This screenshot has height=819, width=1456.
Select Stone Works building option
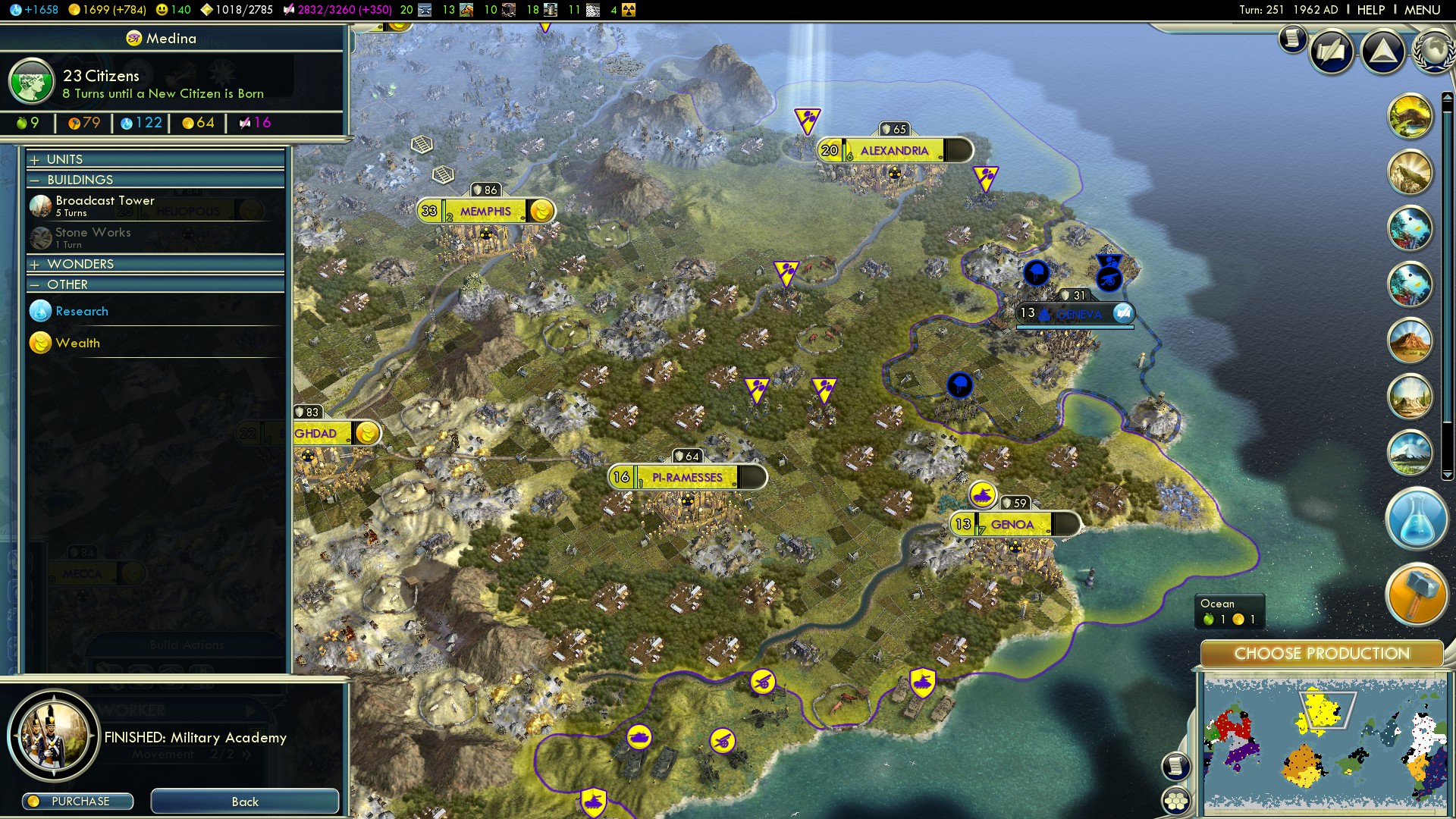(93, 237)
